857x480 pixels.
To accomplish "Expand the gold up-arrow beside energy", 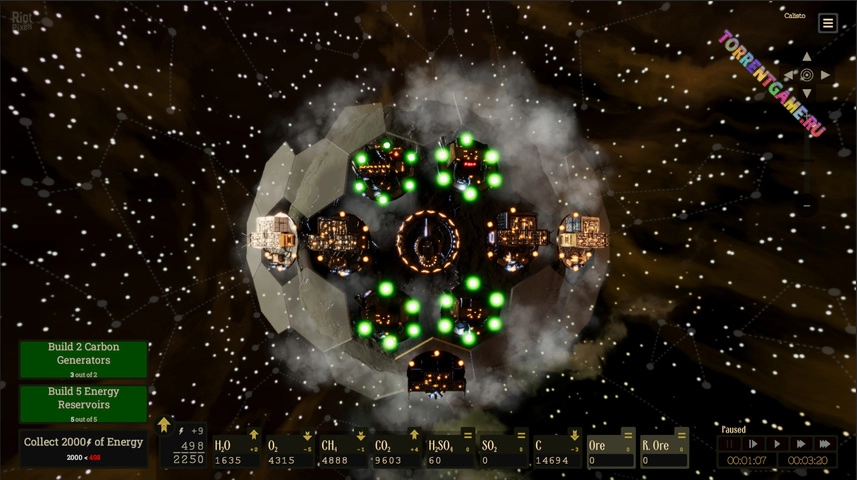I will point(164,425).
